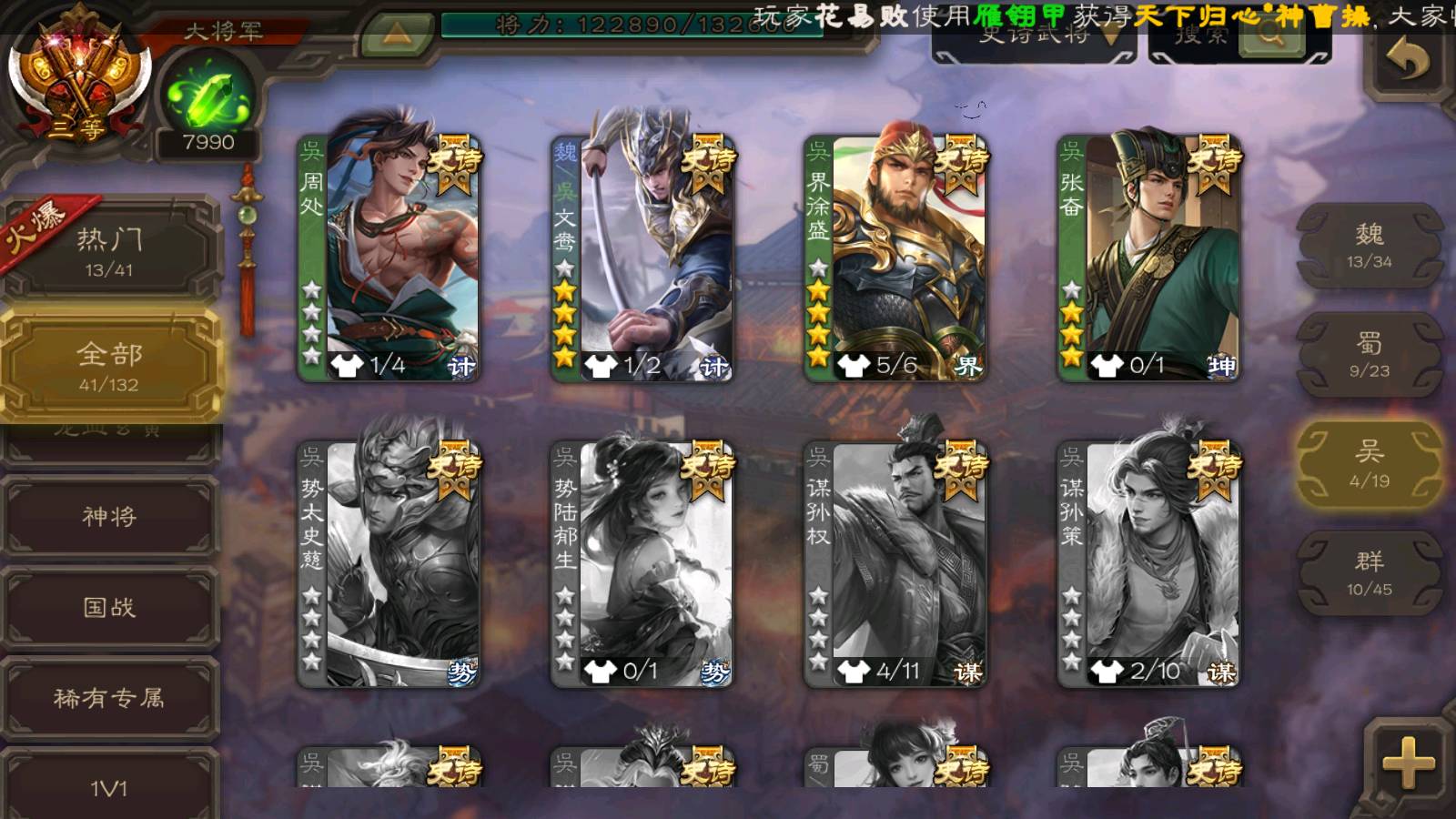Select the 谋孙策 hero card
1456x819 pixels.
pyautogui.click(x=1148, y=563)
